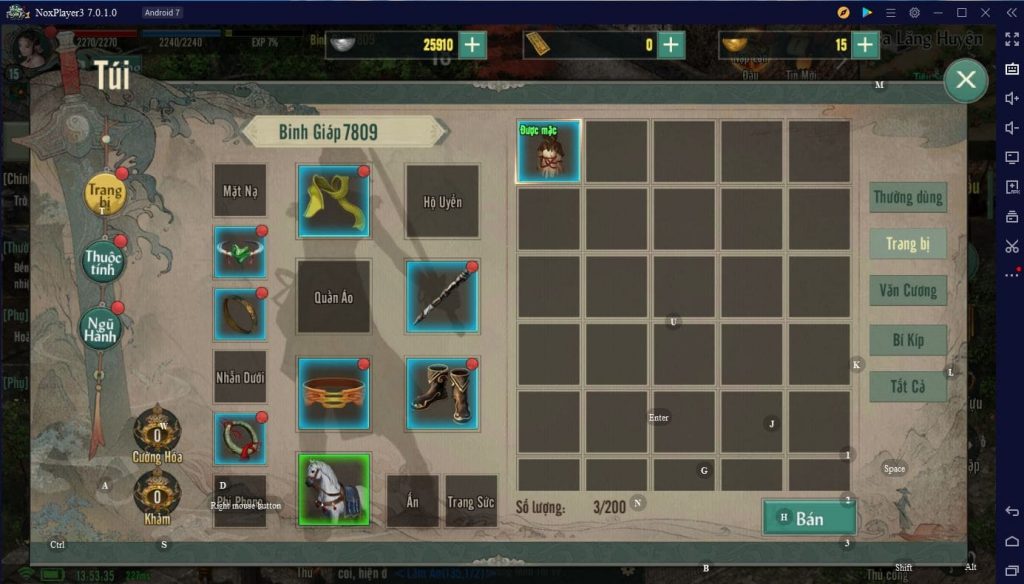Add more silver with the plus button
This screenshot has width=1024, height=584.
(471, 44)
